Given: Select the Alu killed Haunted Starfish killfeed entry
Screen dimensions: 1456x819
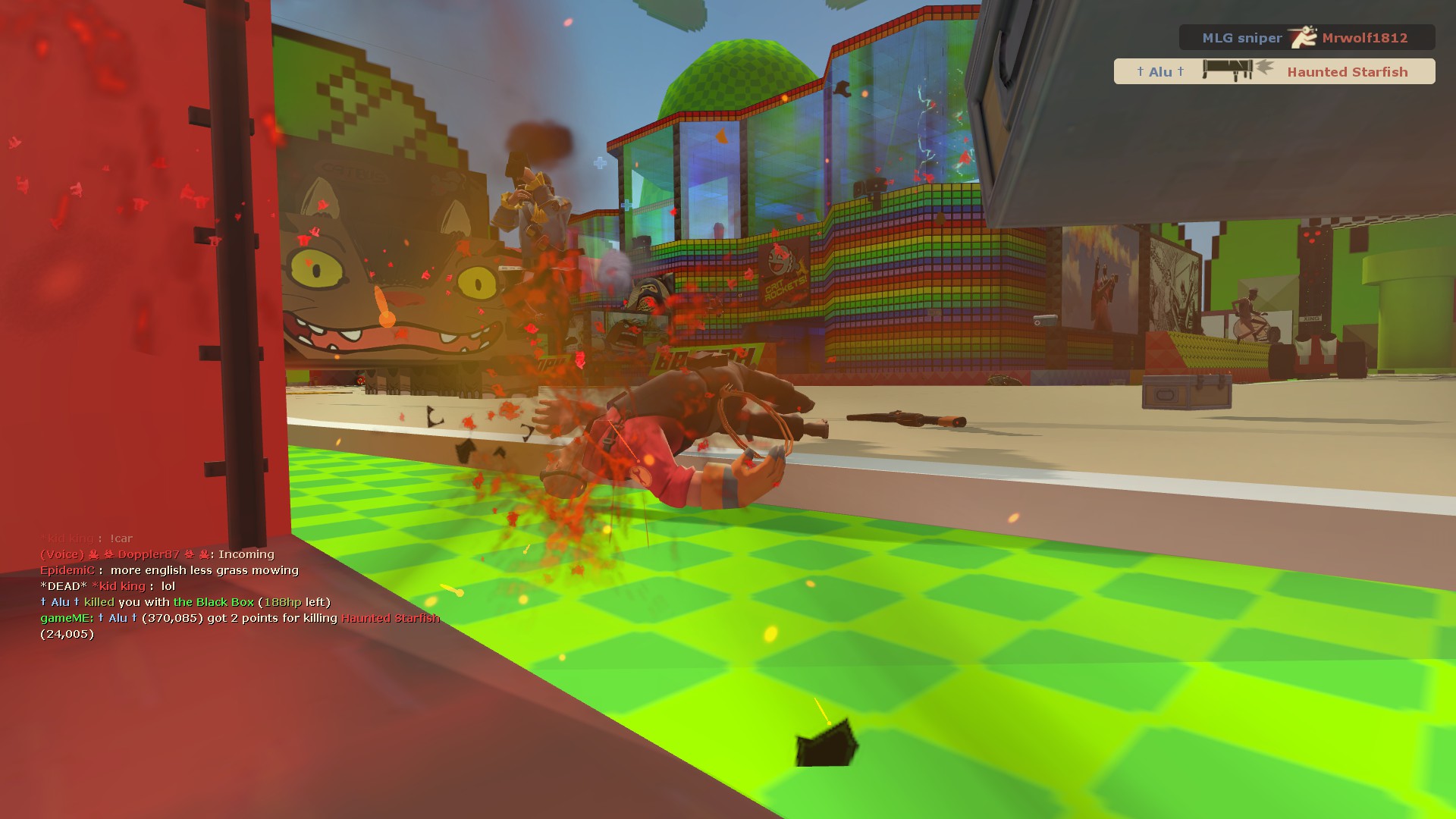Looking at the screenshot, I should coord(1274,71).
